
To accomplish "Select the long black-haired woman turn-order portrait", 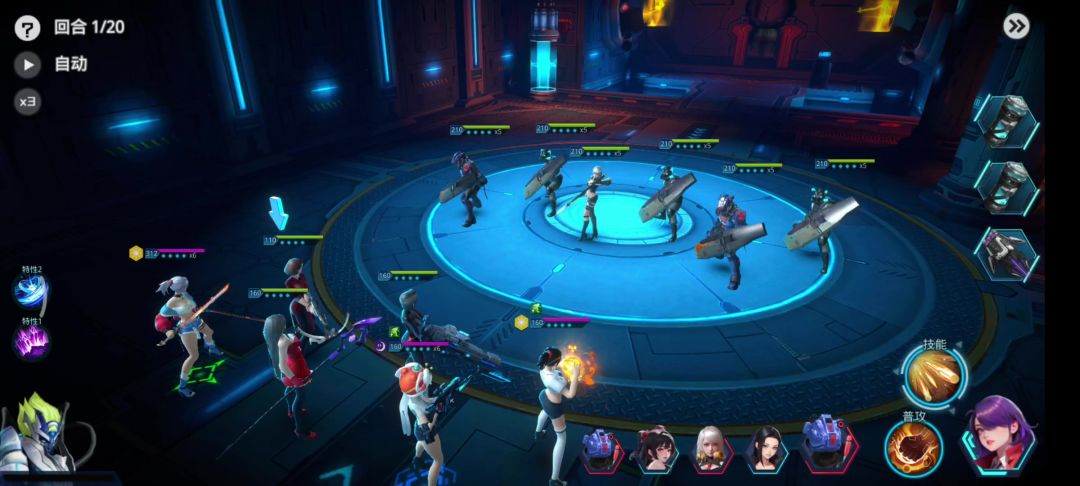I will click(x=766, y=449).
